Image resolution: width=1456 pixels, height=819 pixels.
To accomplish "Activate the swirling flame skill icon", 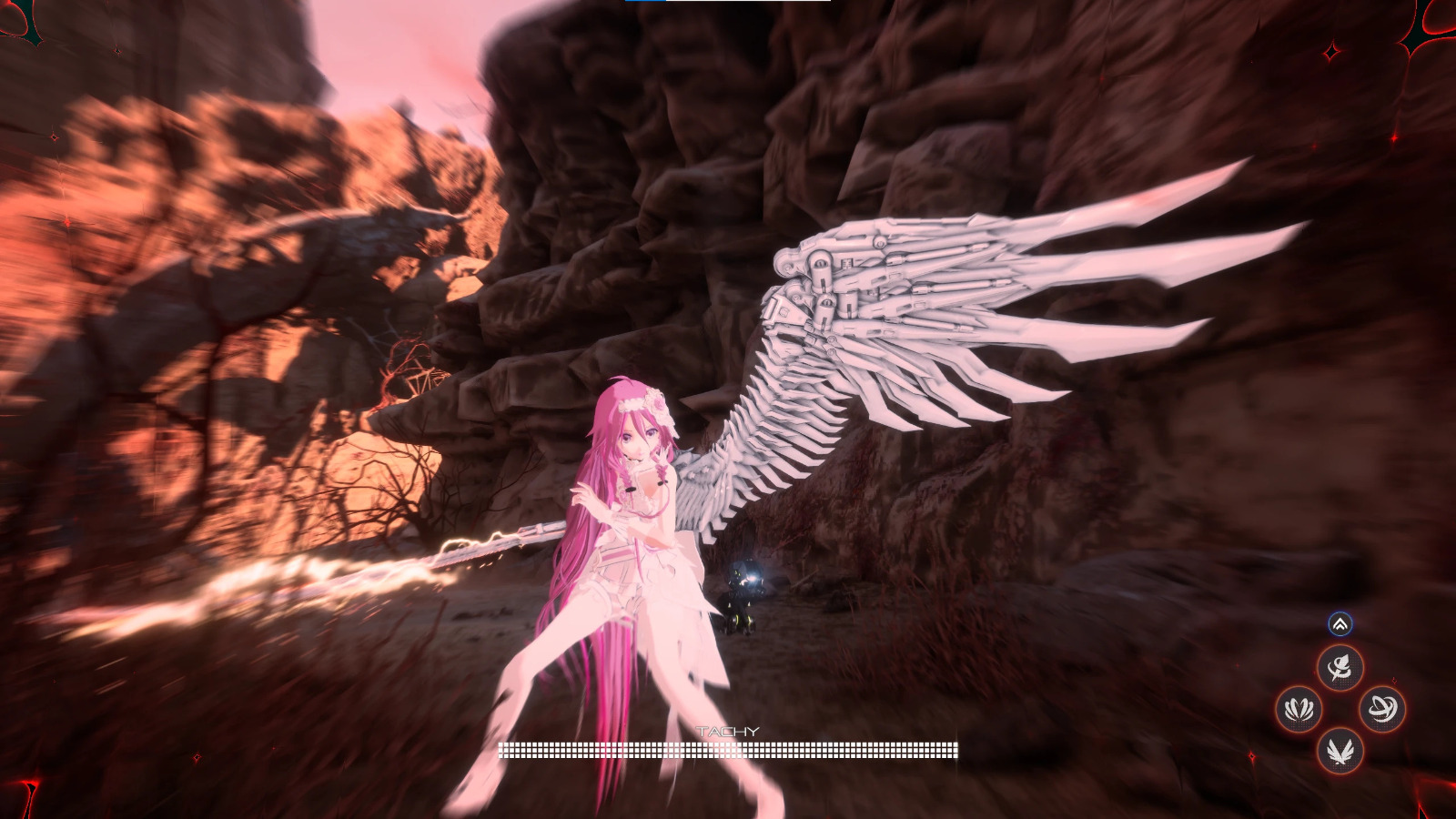I will point(1340,669).
